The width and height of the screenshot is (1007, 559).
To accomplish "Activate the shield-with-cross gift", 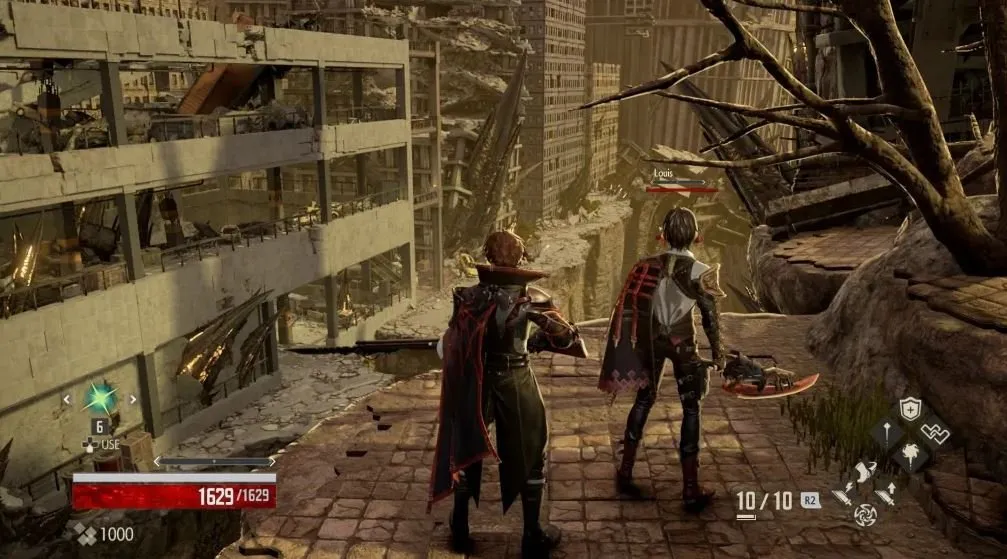I will [909, 409].
